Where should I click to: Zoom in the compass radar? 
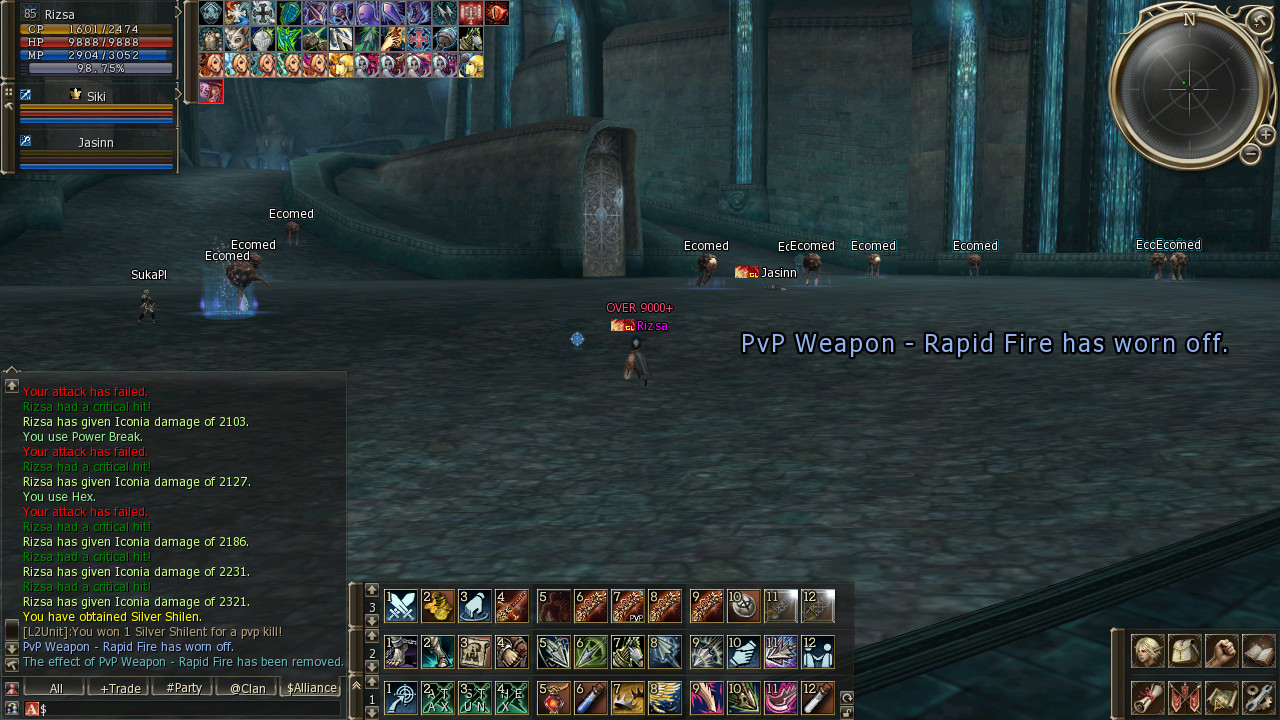pos(1265,135)
